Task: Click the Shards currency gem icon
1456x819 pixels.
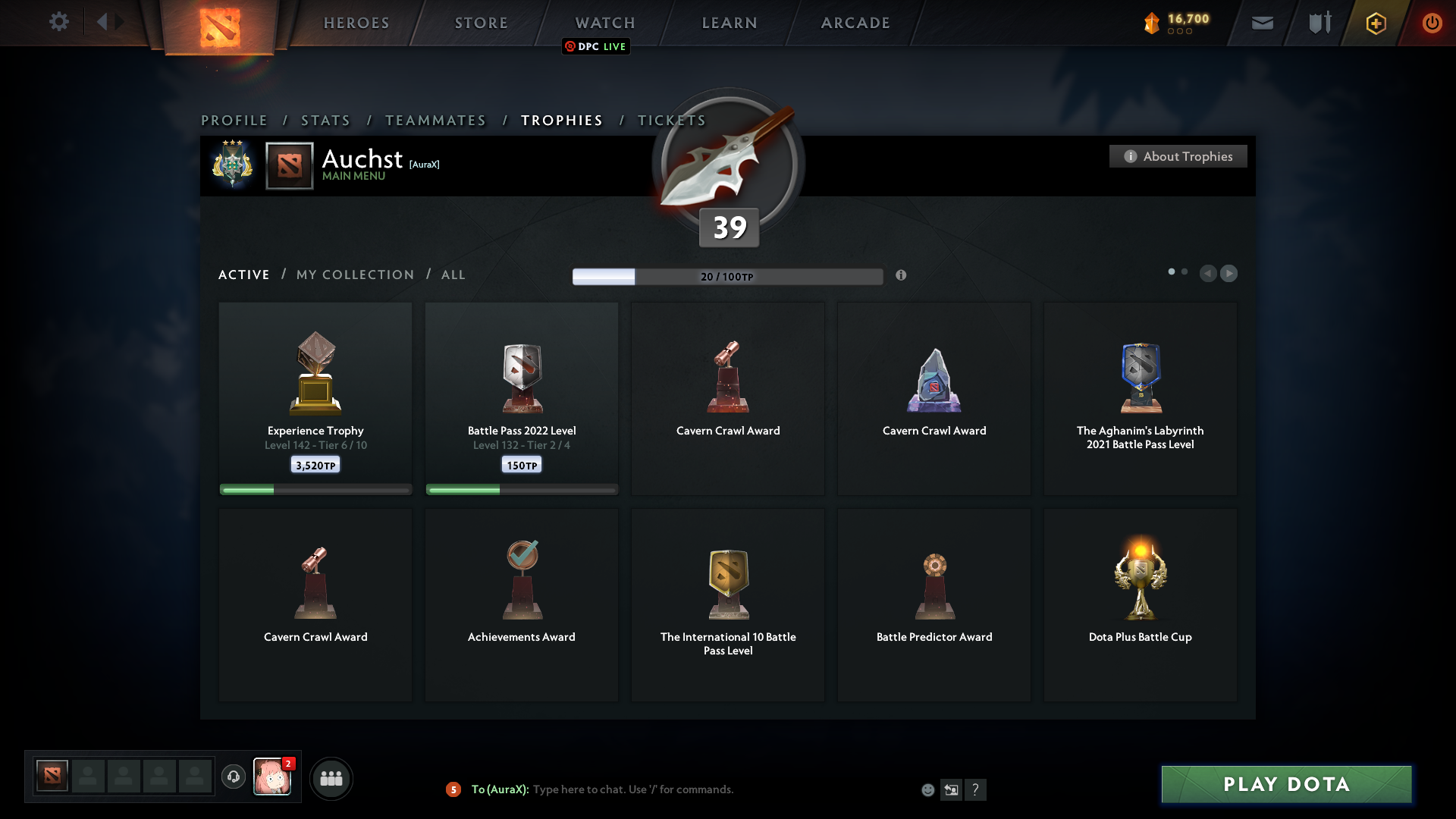Action: click(x=1153, y=23)
